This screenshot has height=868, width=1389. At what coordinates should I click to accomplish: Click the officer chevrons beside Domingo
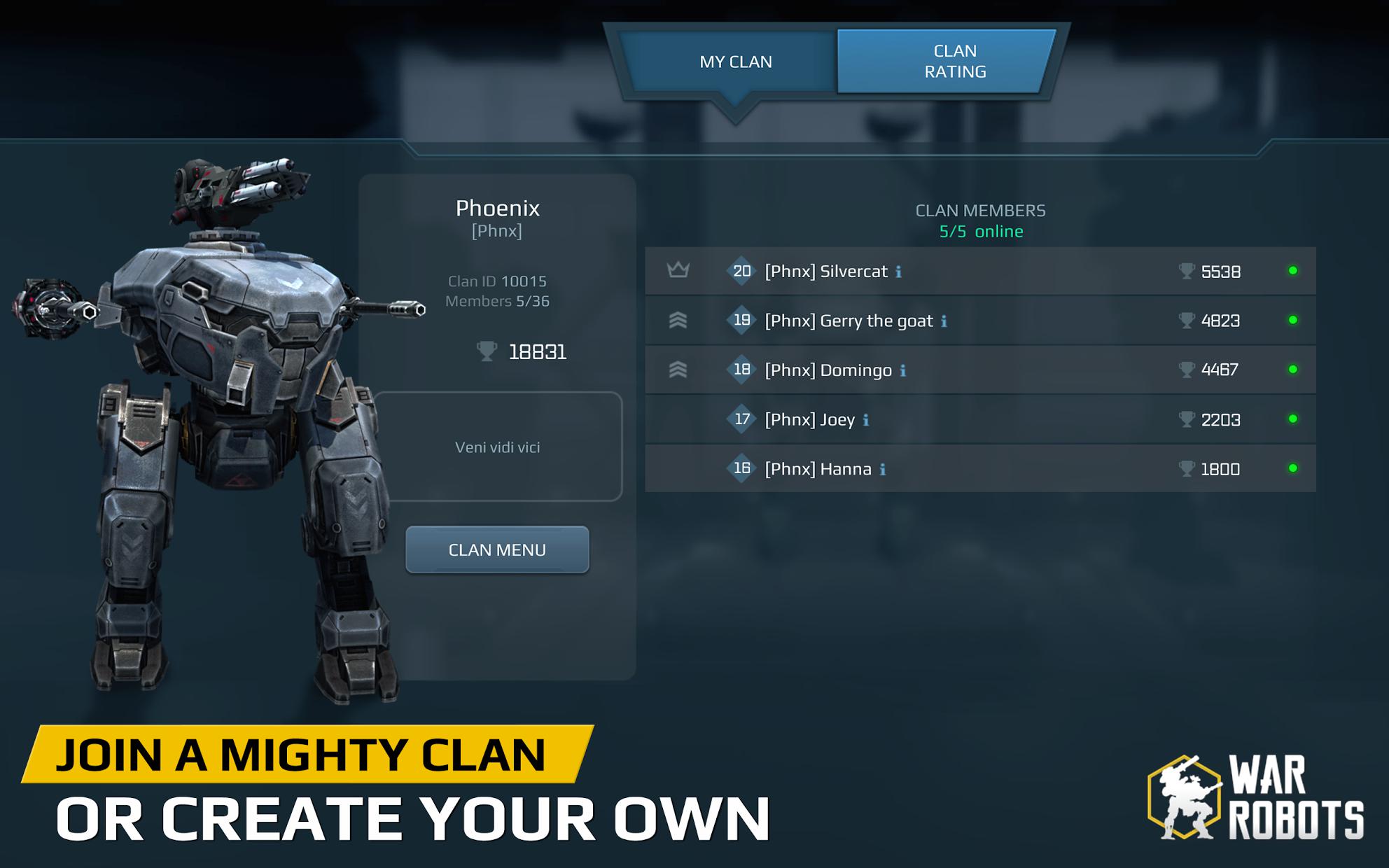678,370
